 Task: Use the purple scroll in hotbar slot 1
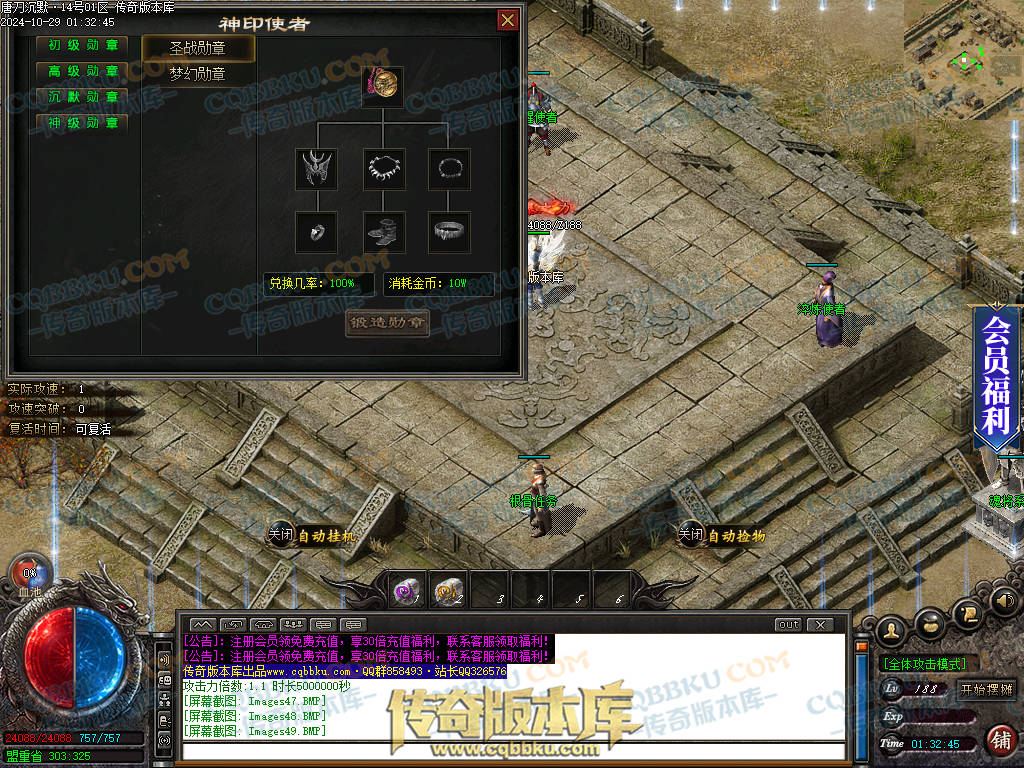pyautogui.click(x=404, y=592)
